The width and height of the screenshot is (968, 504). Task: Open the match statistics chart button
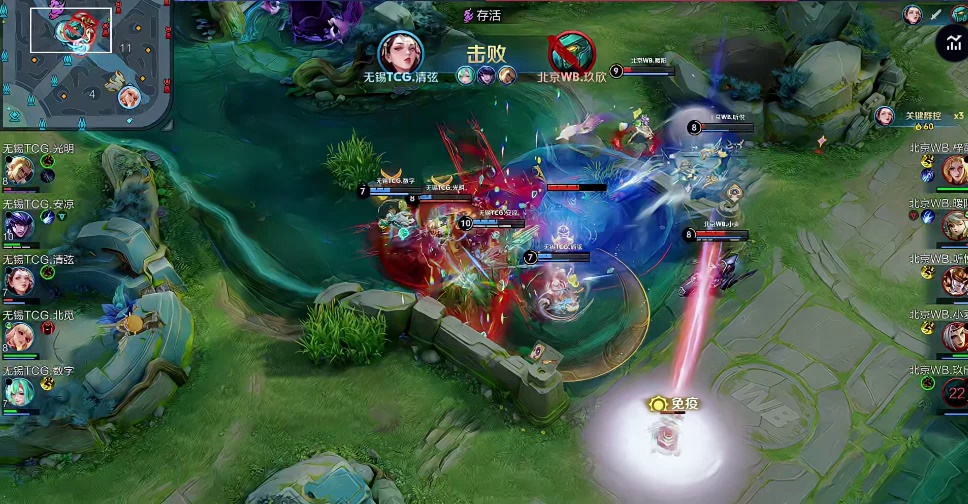point(951,43)
